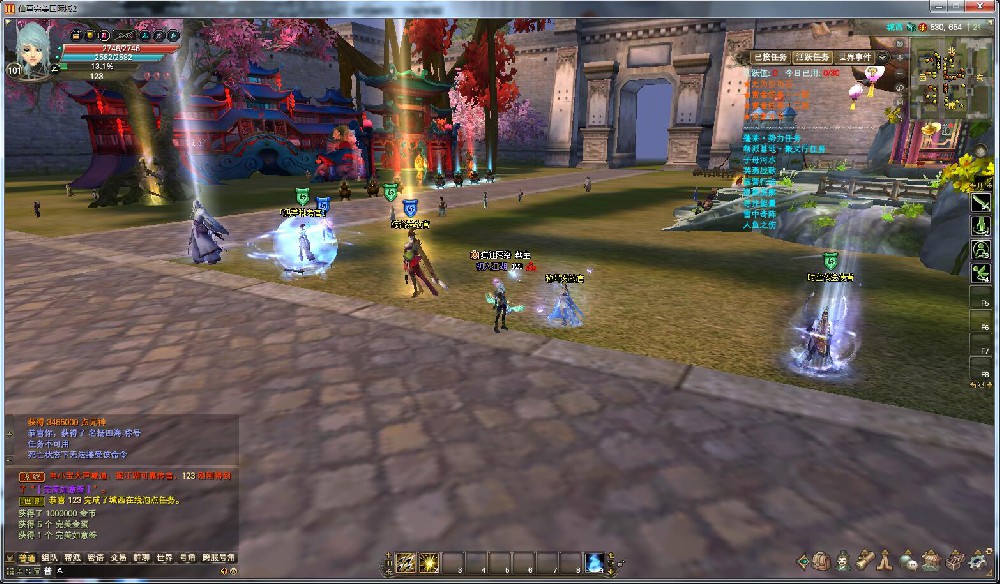The width and height of the screenshot is (1000, 584).
Task: Use the golden burst skill in slot two
Action: click(x=429, y=563)
